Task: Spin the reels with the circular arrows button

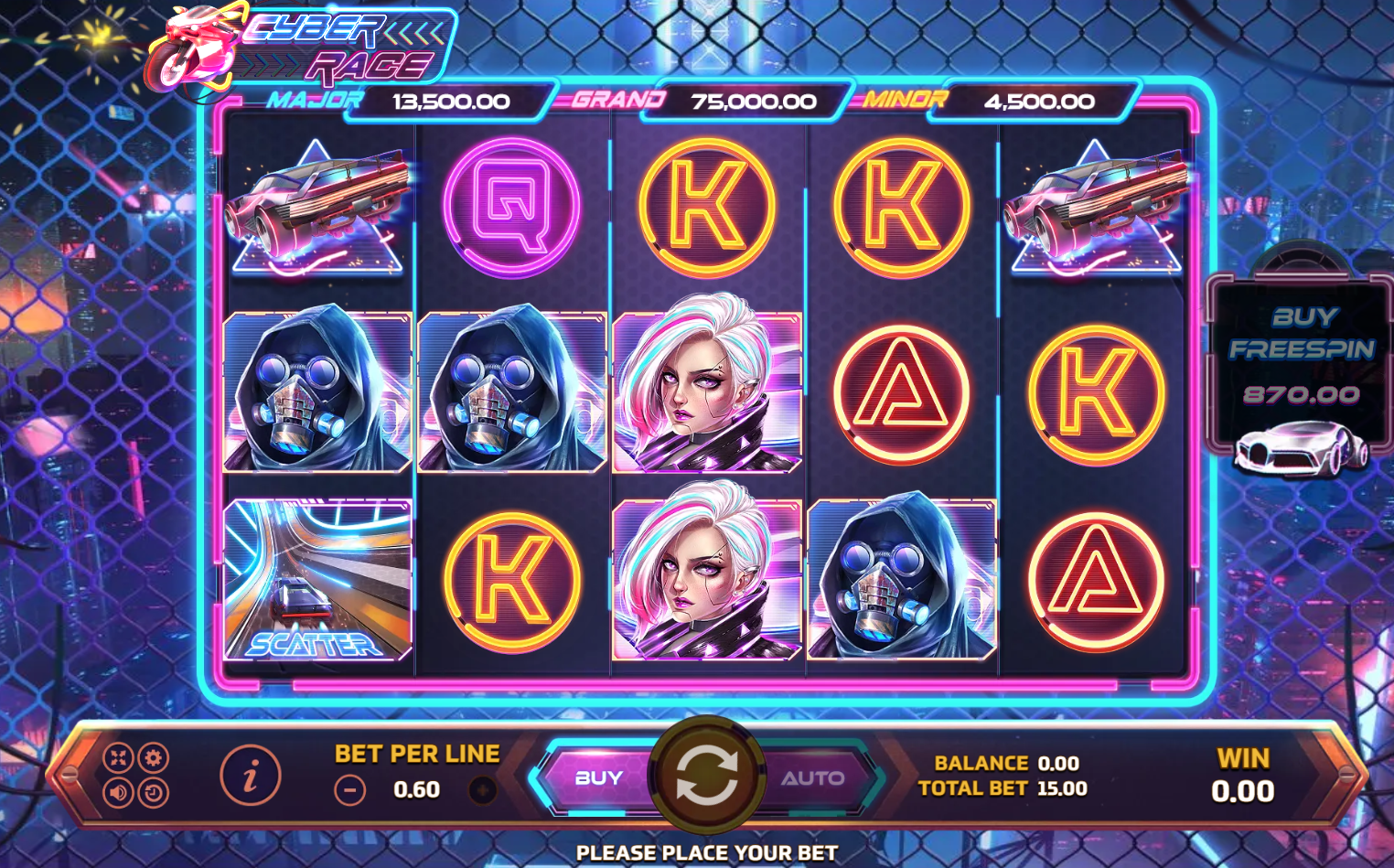Action: [x=705, y=777]
